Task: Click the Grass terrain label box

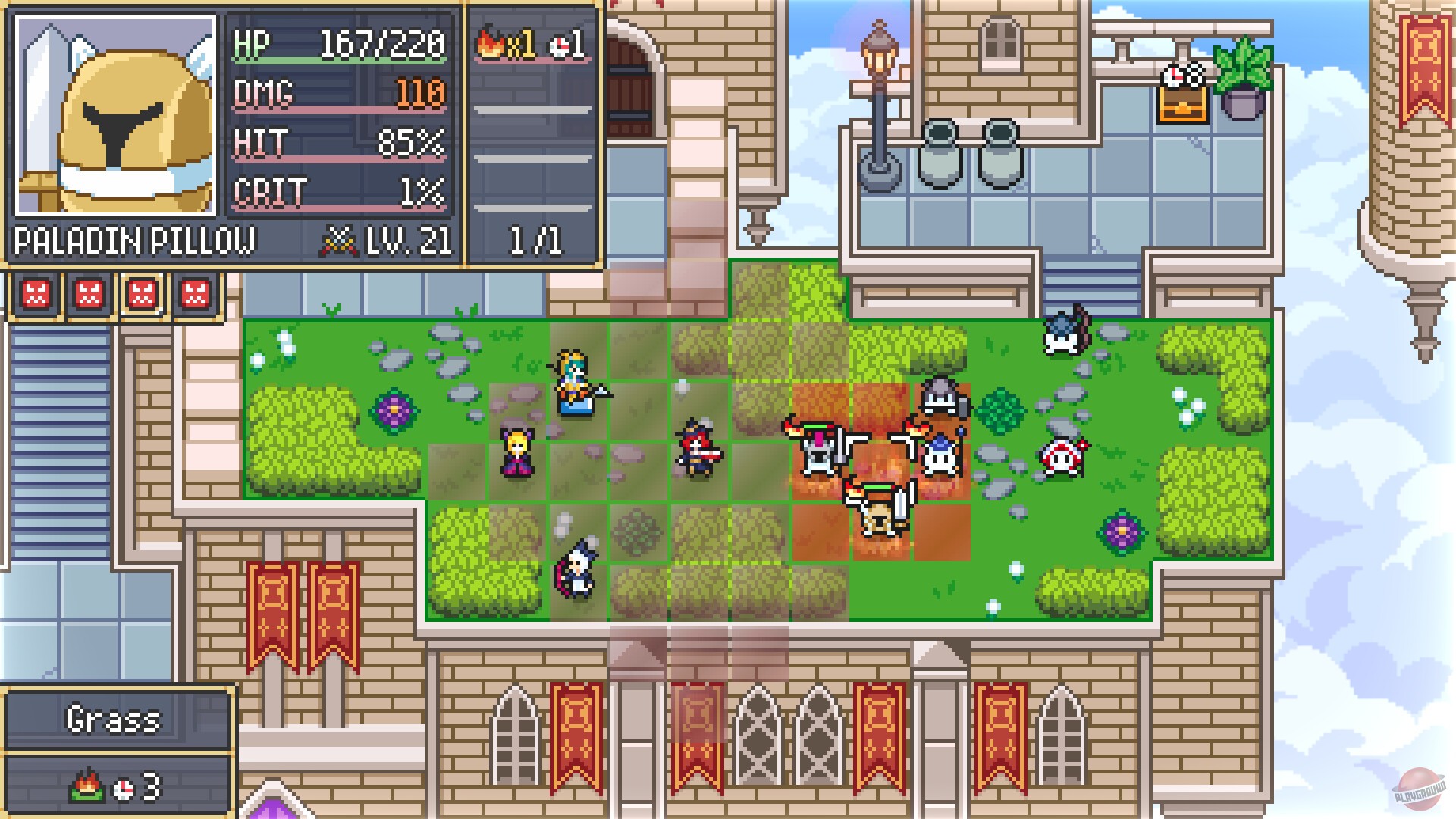Action: pos(118,718)
